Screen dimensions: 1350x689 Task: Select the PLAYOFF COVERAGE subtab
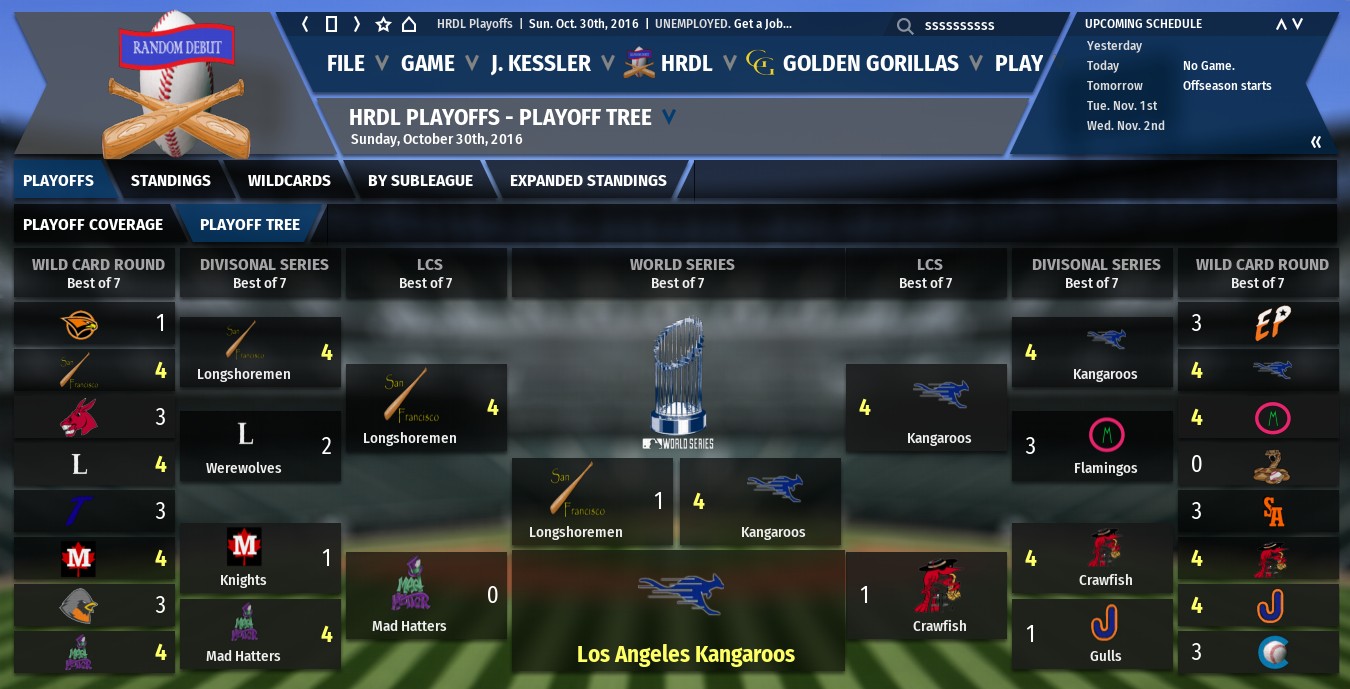pos(93,224)
